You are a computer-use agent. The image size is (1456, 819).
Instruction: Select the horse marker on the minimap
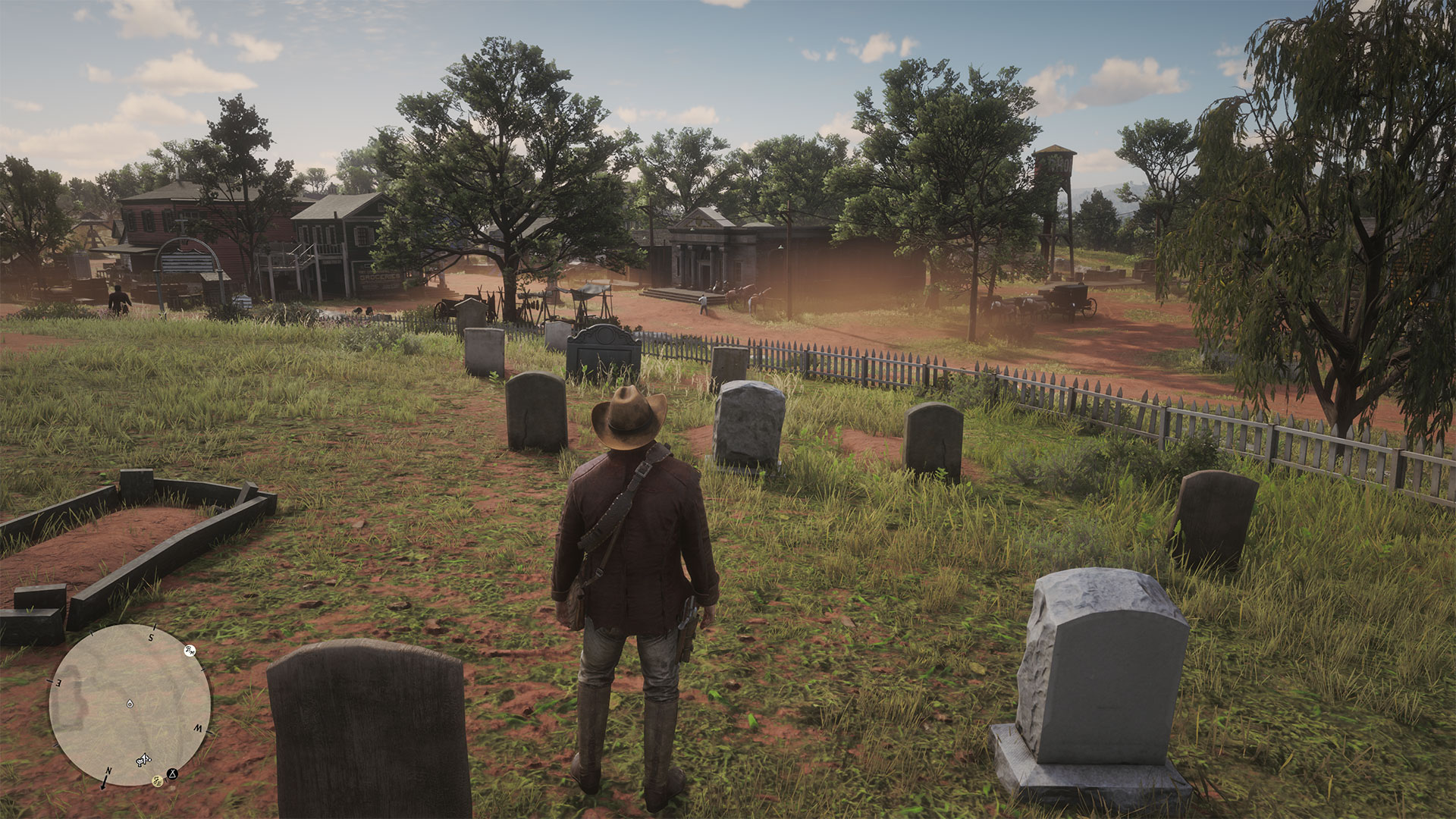click(143, 759)
